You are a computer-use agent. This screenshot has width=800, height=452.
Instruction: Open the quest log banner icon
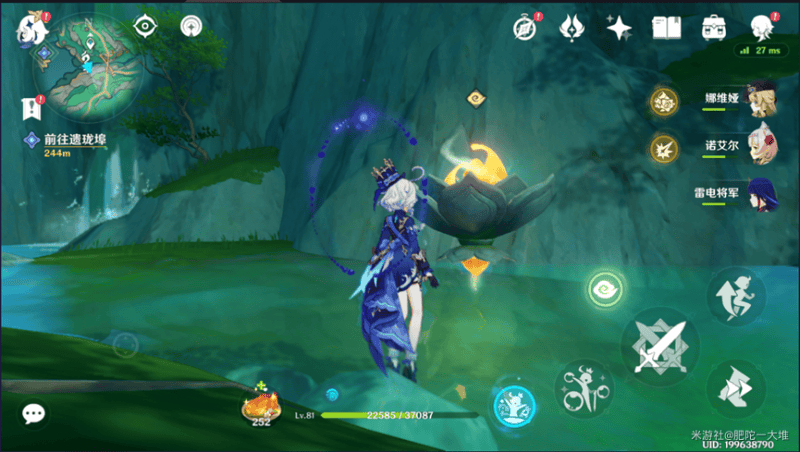coord(30,107)
